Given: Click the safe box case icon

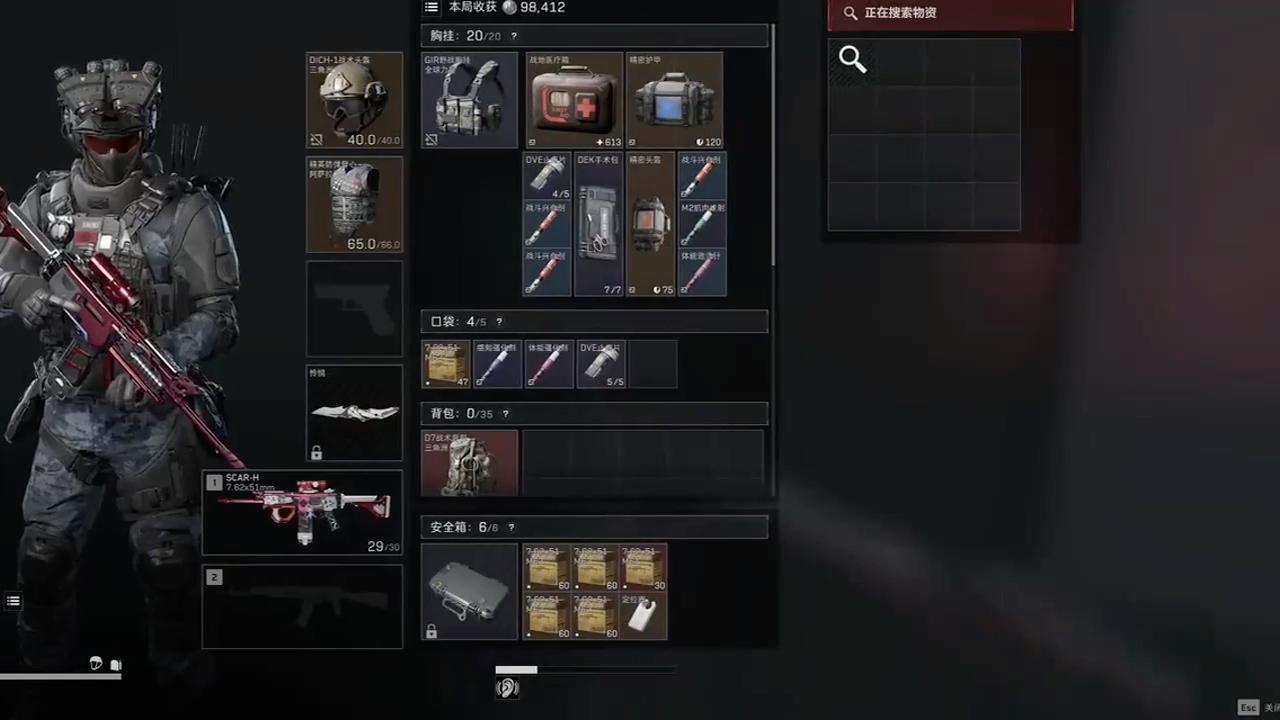Looking at the screenshot, I should 469,591.
